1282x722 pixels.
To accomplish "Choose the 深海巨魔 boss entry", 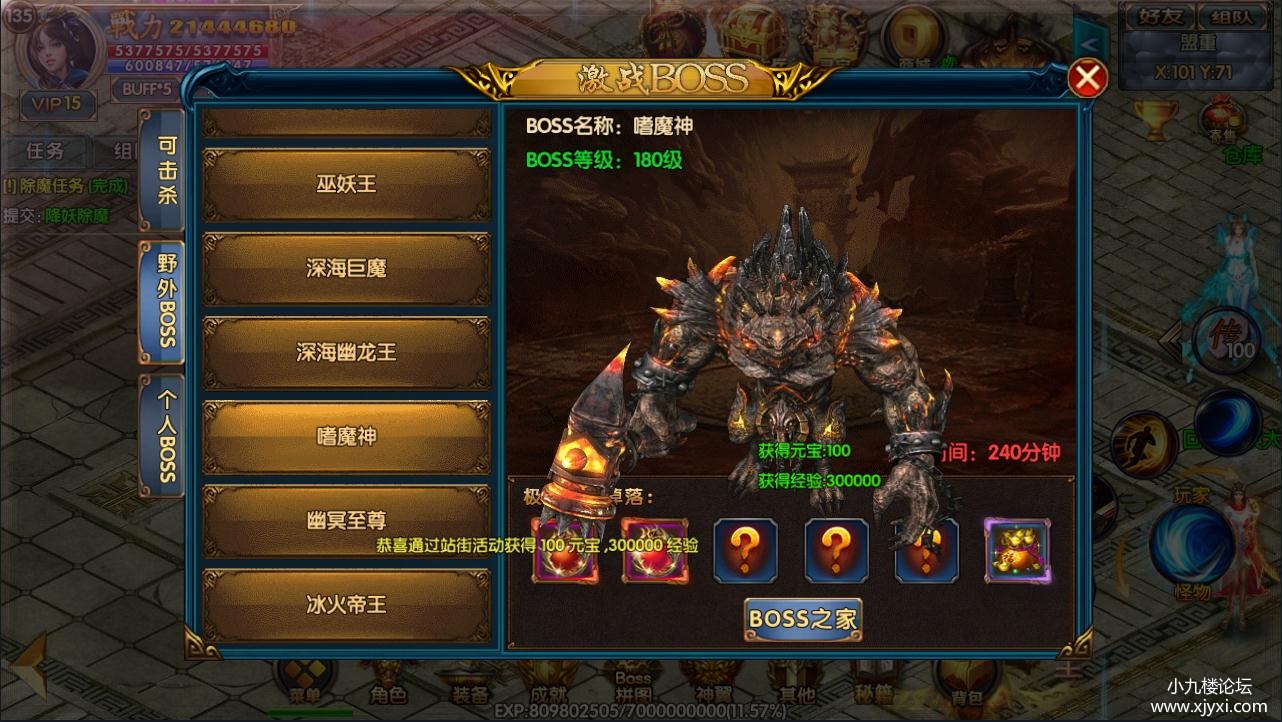I will (346, 268).
